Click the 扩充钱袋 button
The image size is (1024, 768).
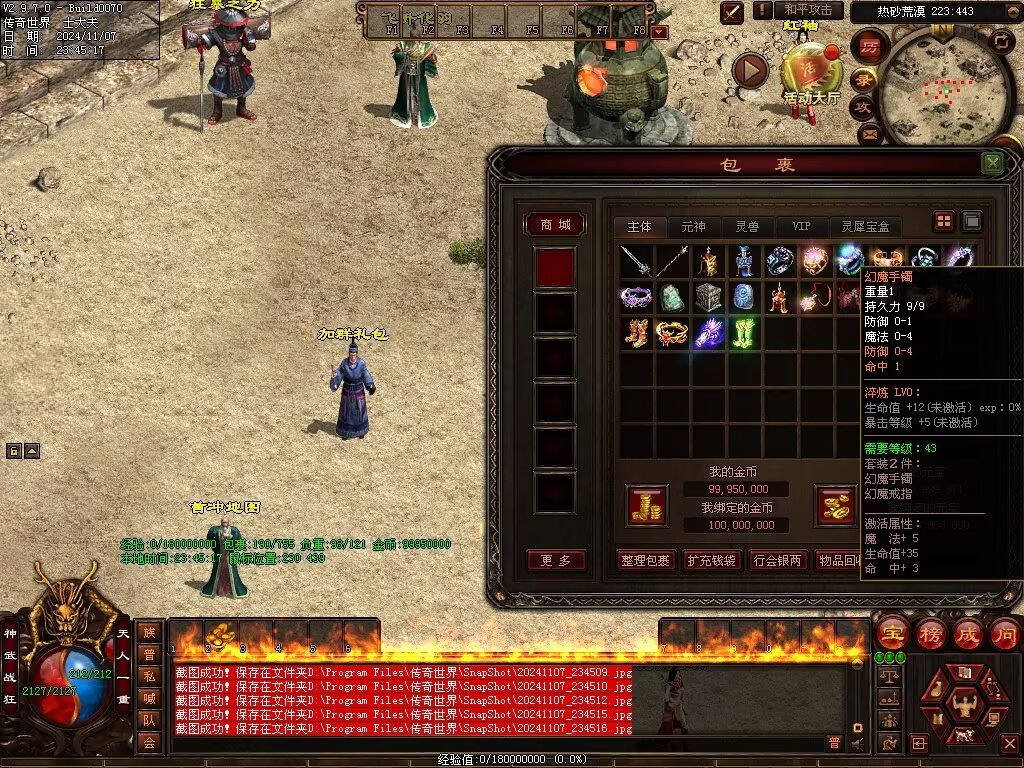tap(712, 560)
